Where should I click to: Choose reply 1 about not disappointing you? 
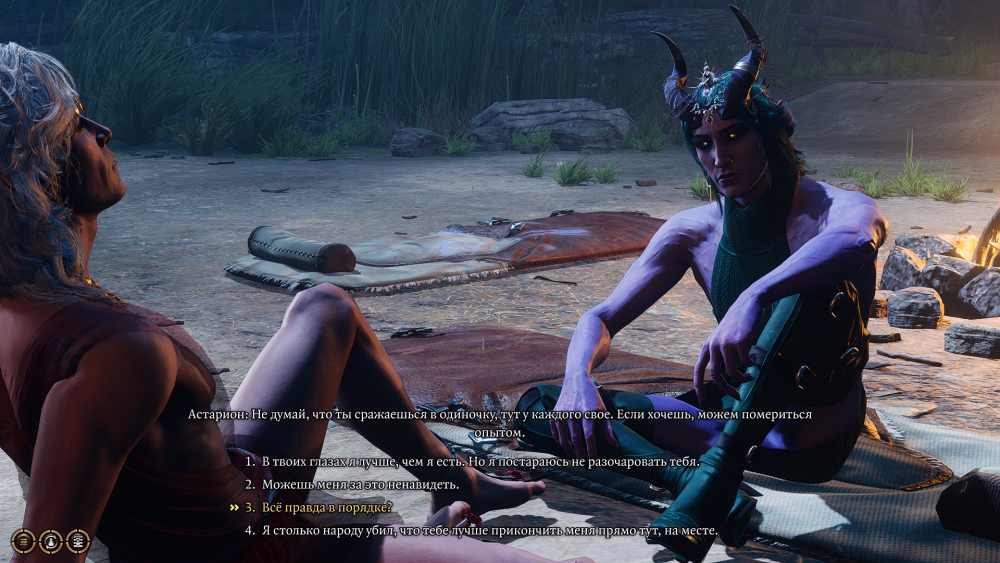coord(480,461)
